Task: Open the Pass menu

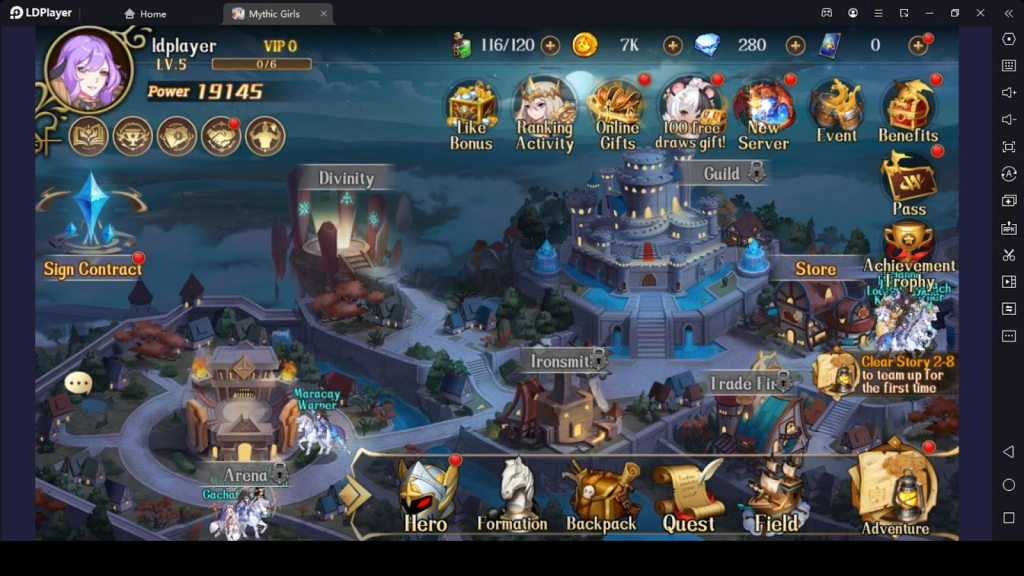Action: point(909,182)
